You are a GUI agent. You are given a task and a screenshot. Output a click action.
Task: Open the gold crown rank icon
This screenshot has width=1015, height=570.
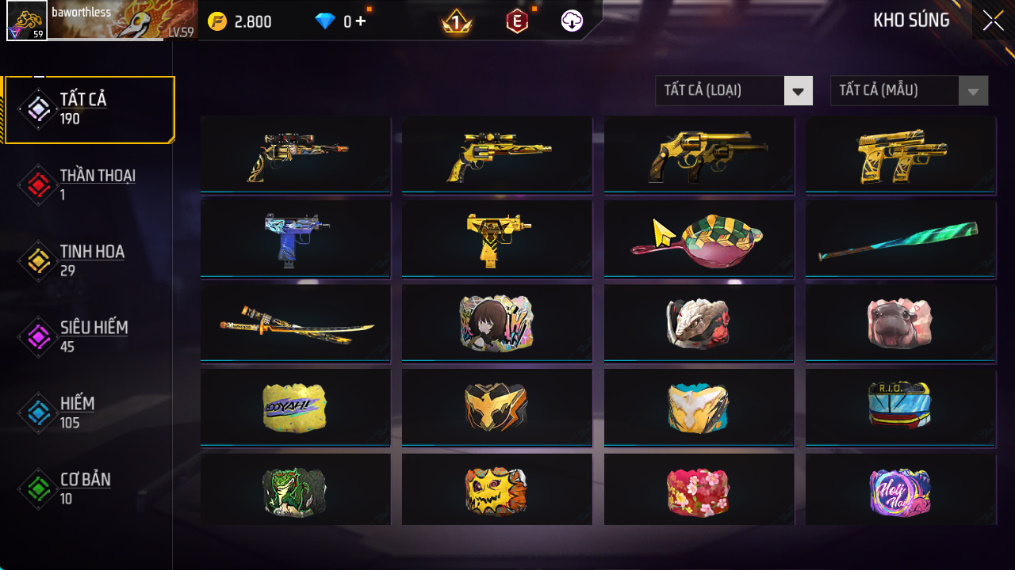457,21
